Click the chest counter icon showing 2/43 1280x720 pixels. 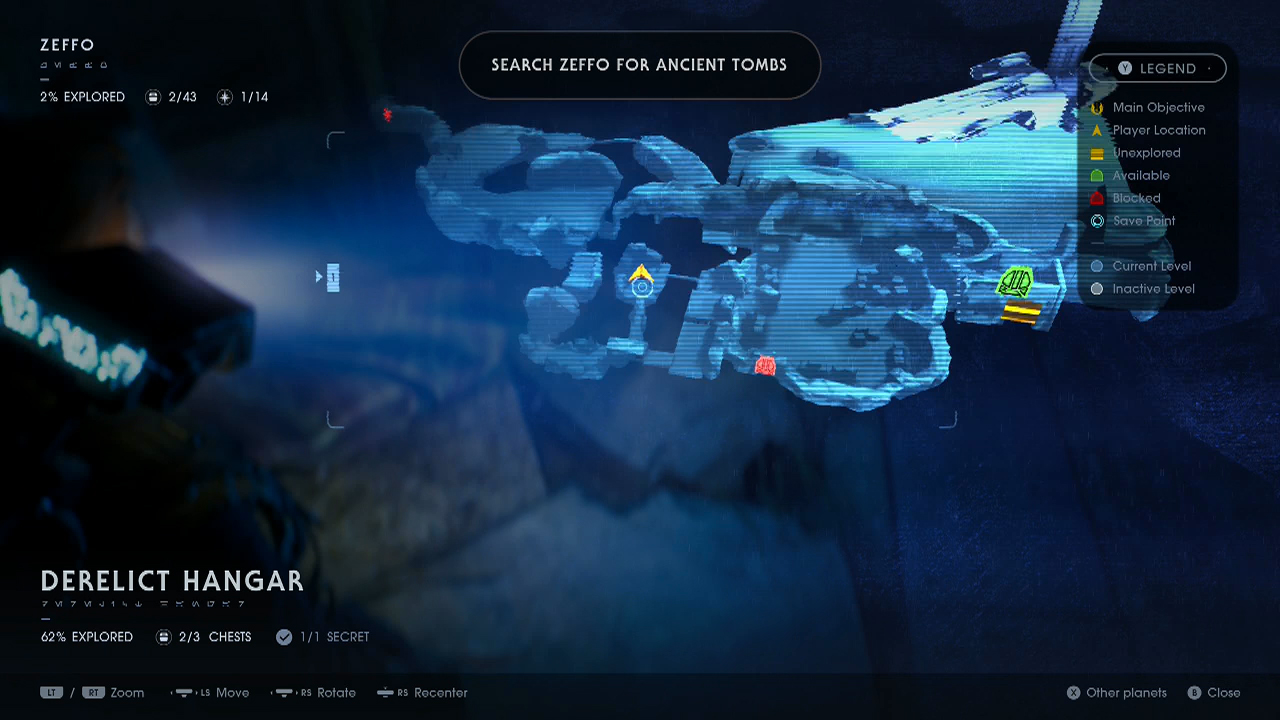(x=152, y=97)
